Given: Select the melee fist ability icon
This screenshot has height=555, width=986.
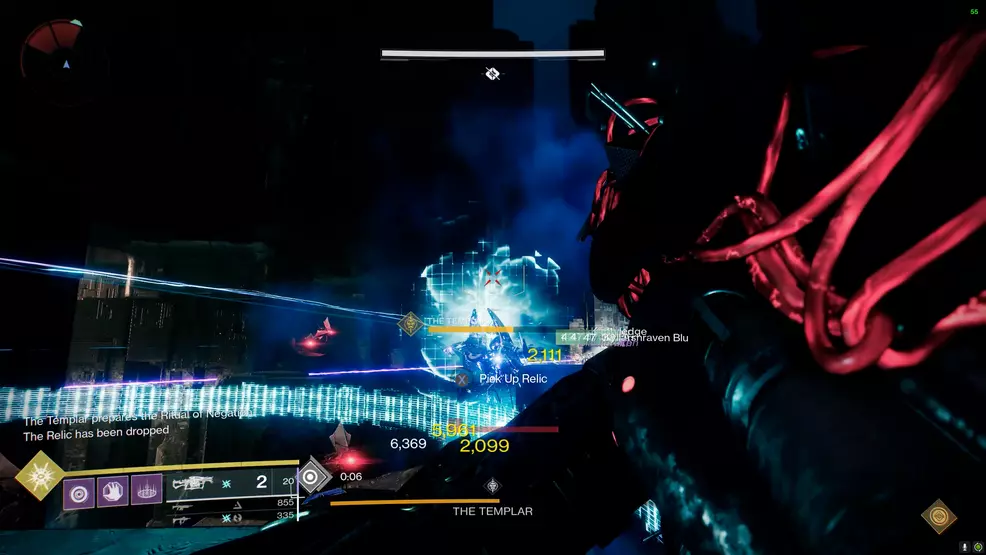Looking at the screenshot, I should pyautogui.click(x=113, y=492).
